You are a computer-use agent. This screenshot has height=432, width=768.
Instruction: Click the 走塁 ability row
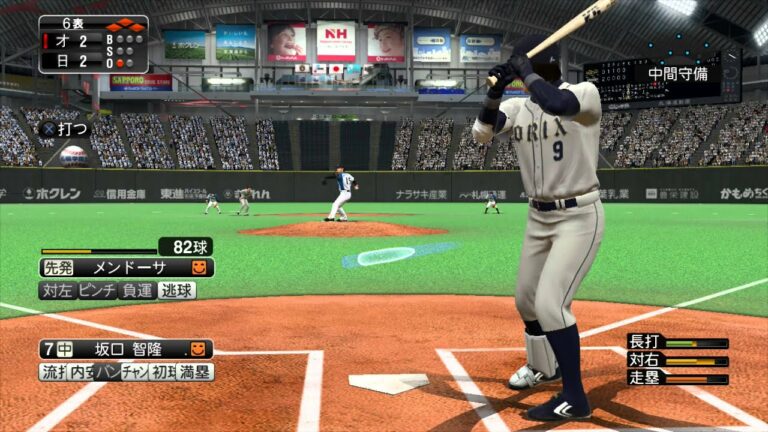677,378
